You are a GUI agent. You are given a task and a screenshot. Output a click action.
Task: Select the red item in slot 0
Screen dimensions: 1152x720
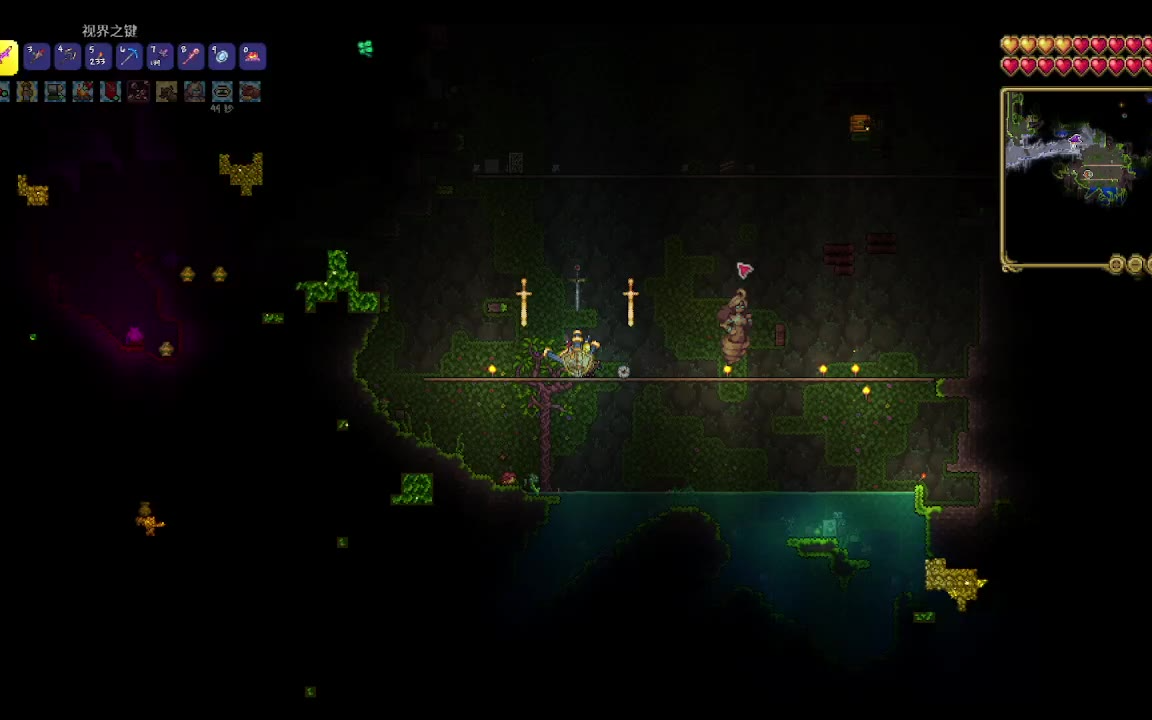[252, 56]
